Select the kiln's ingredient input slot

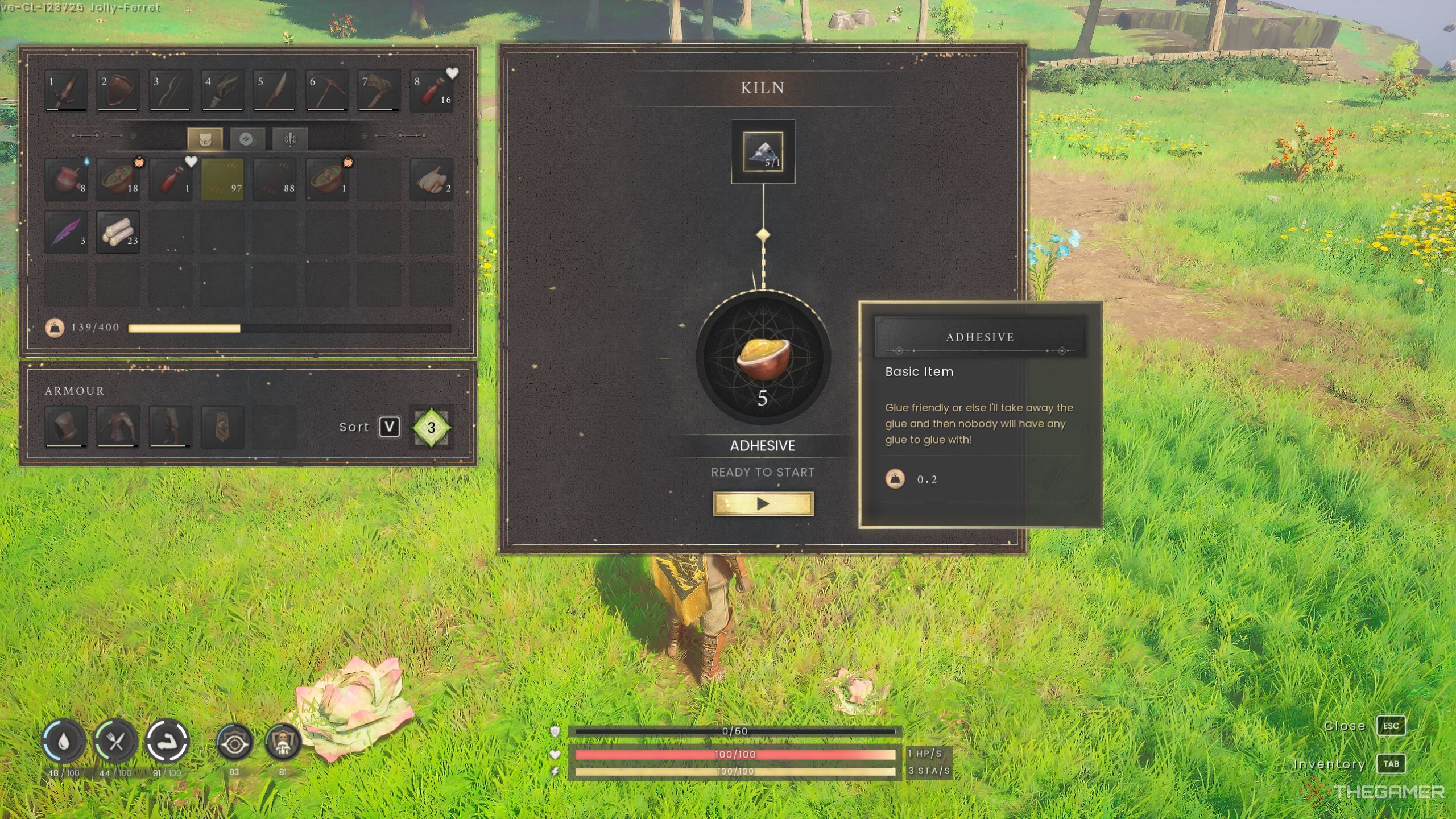[763, 152]
